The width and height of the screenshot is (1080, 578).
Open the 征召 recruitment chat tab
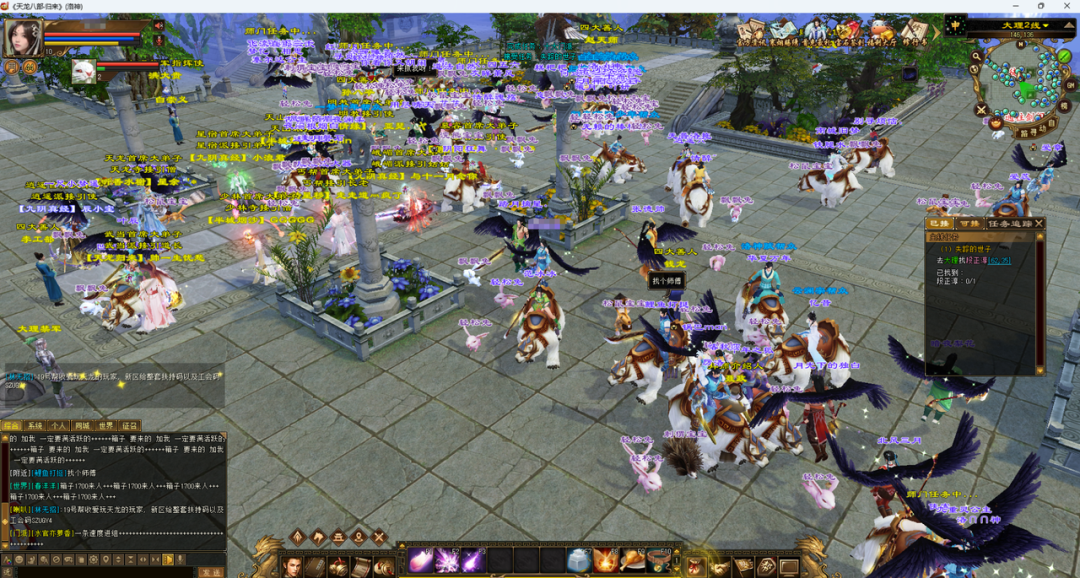tap(130, 426)
